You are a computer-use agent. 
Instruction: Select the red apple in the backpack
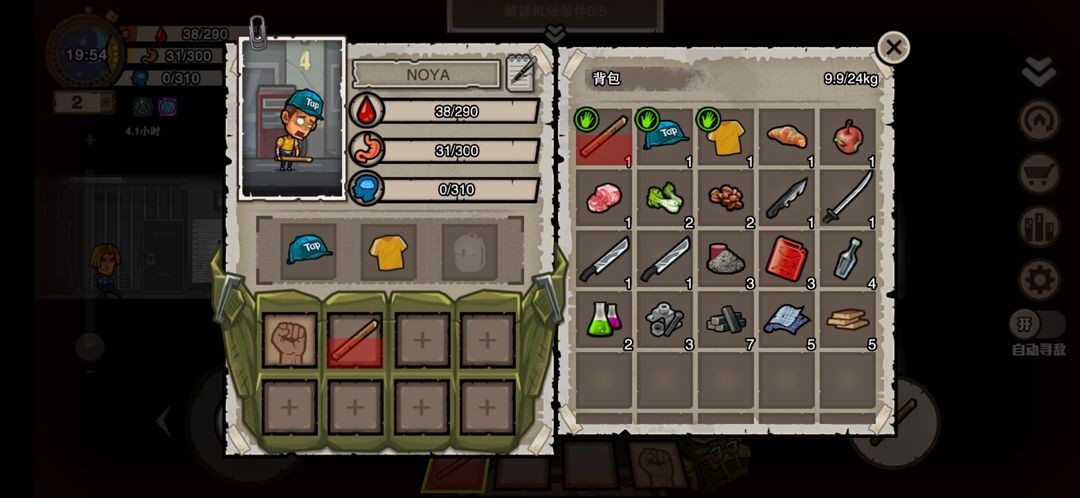pos(847,137)
